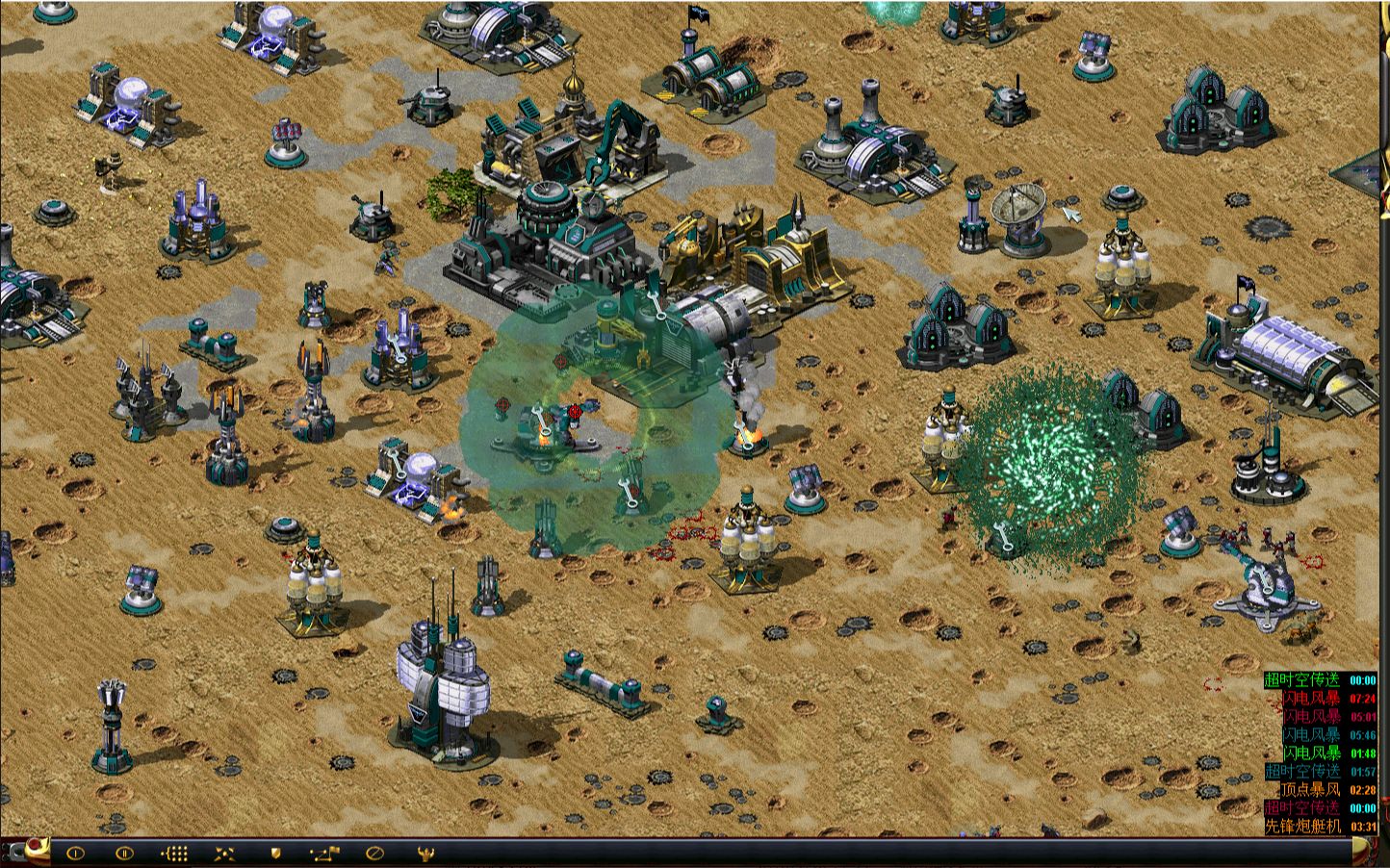Select control group one on command bar
This screenshot has width=1390, height=868.
[x=75, y=853]
